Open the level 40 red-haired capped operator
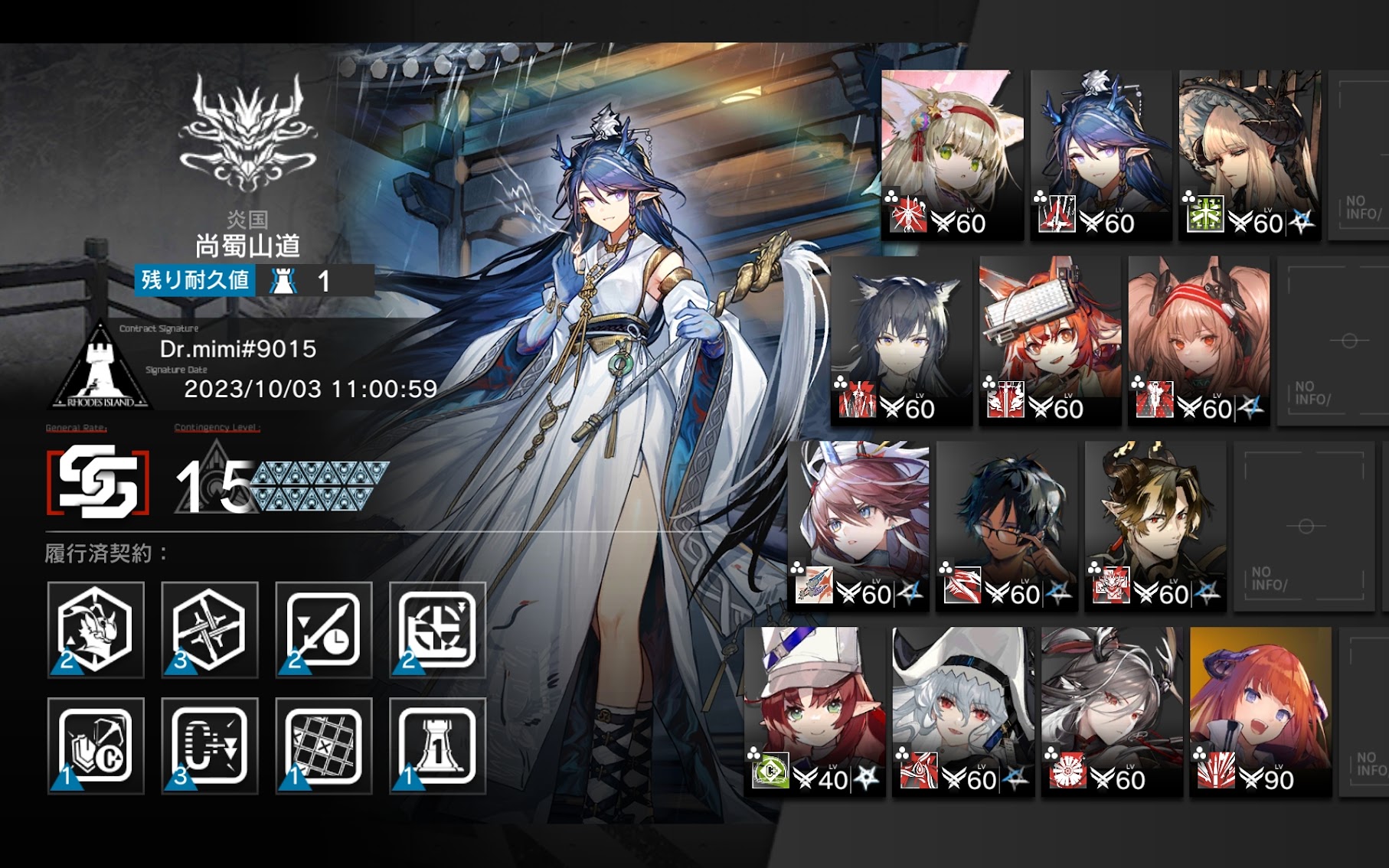Image resolution: width=1389 pixels, height=868 pixels. pyautogui.click(x=814, y=712)
